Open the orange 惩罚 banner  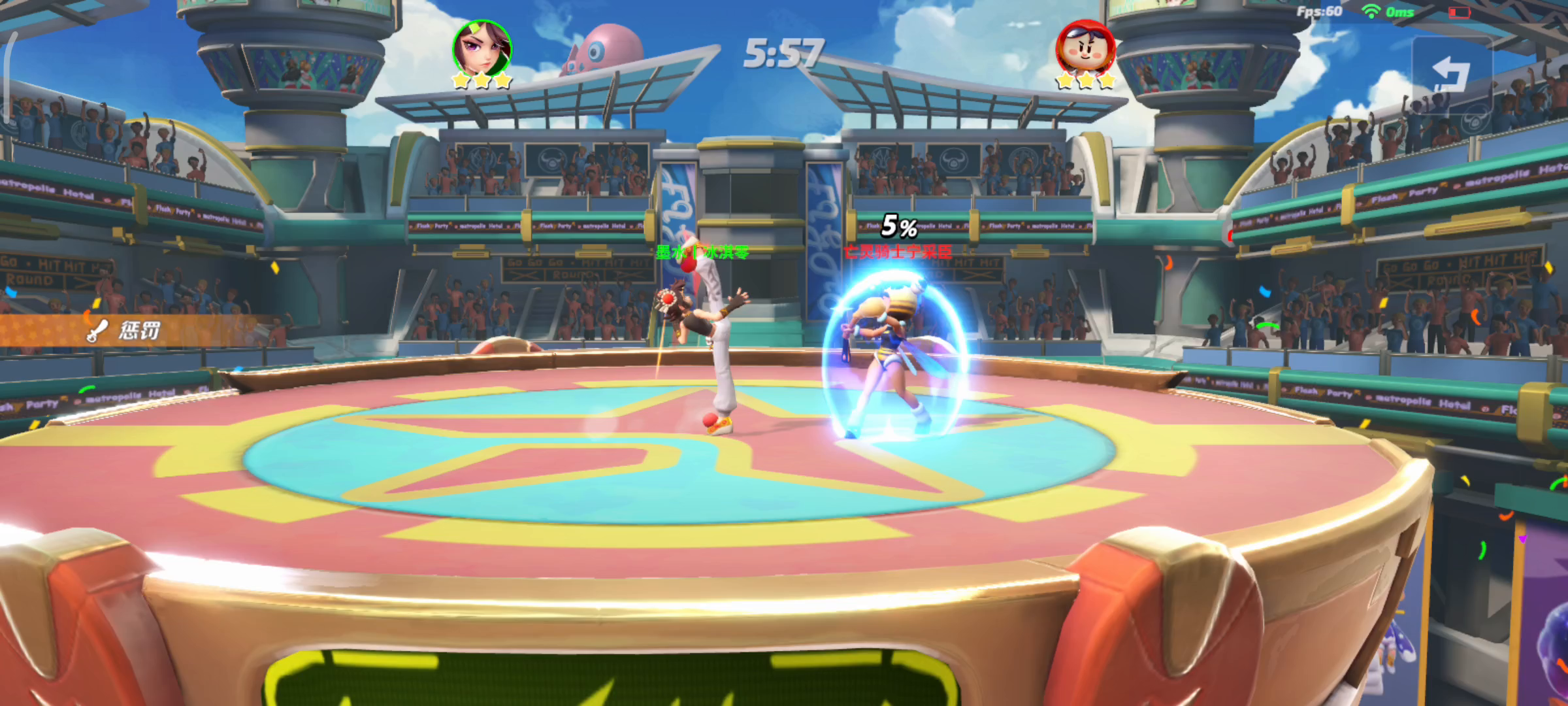coord(131,330)
